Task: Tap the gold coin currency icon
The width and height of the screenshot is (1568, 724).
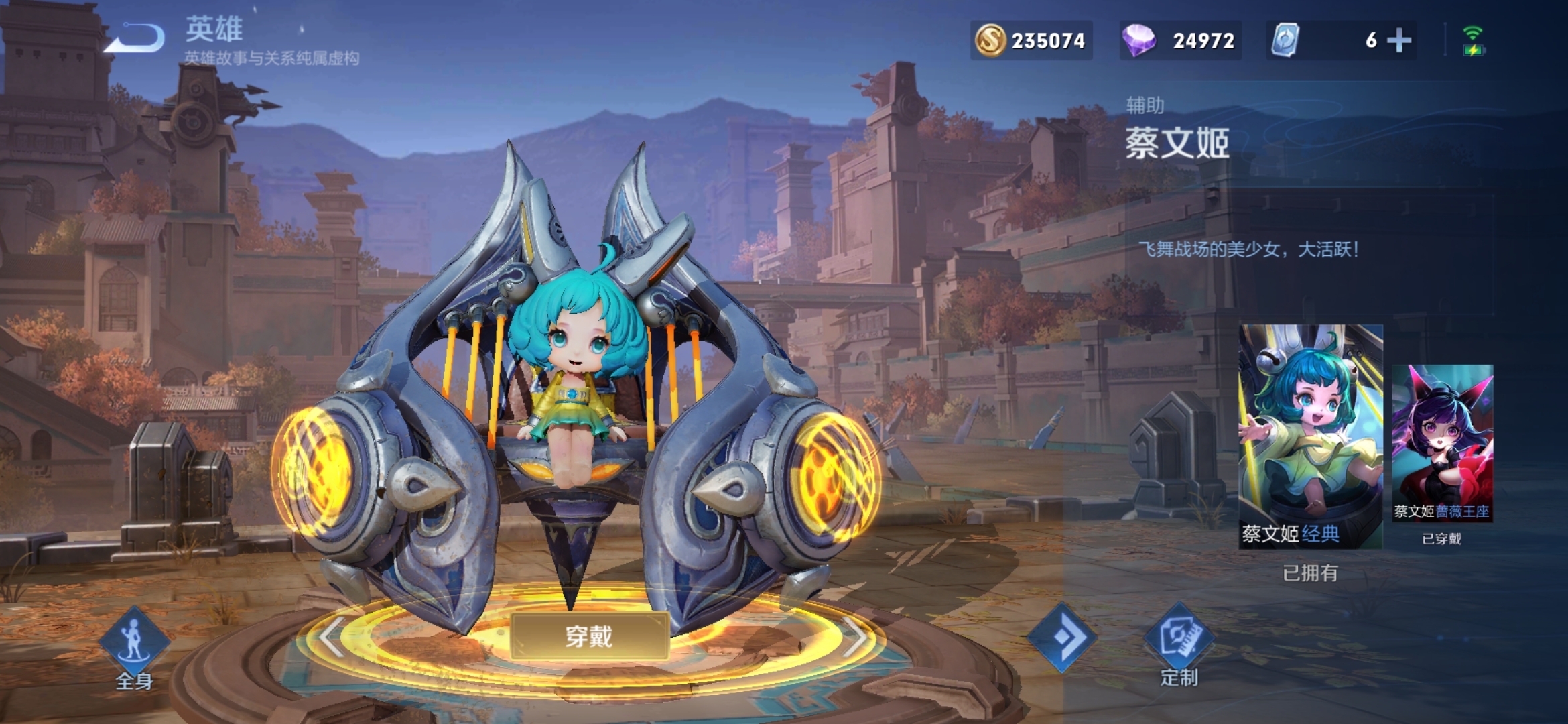Action: click(990, 40)
